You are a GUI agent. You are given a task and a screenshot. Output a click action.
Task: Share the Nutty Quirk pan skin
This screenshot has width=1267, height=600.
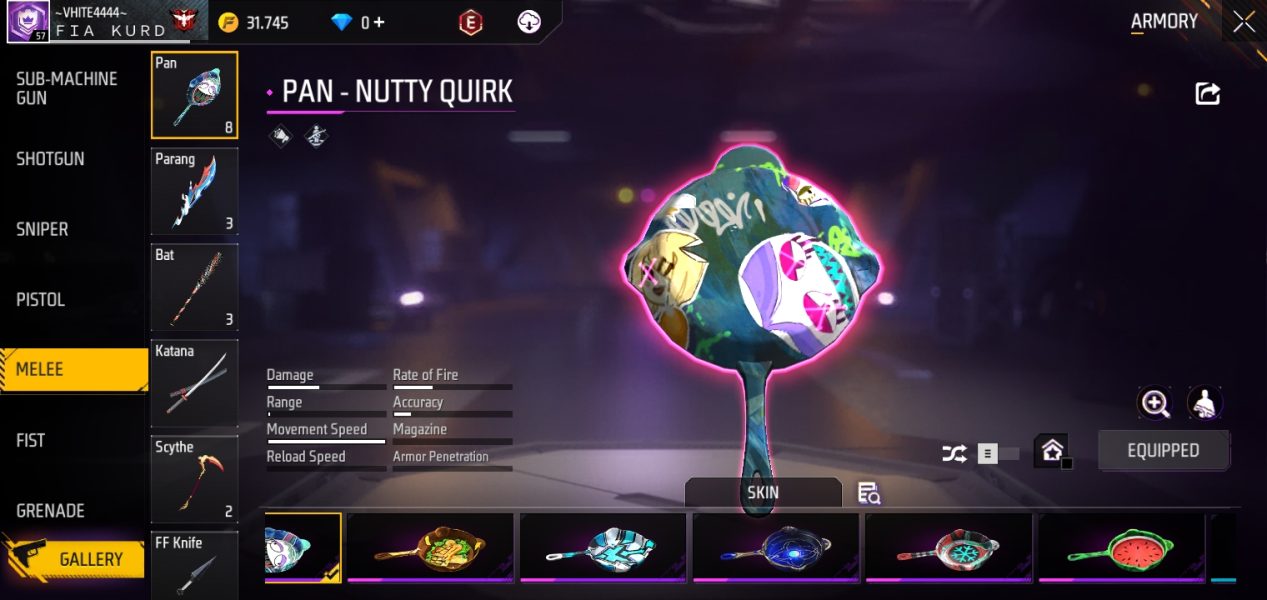(x=1208, y=94)
